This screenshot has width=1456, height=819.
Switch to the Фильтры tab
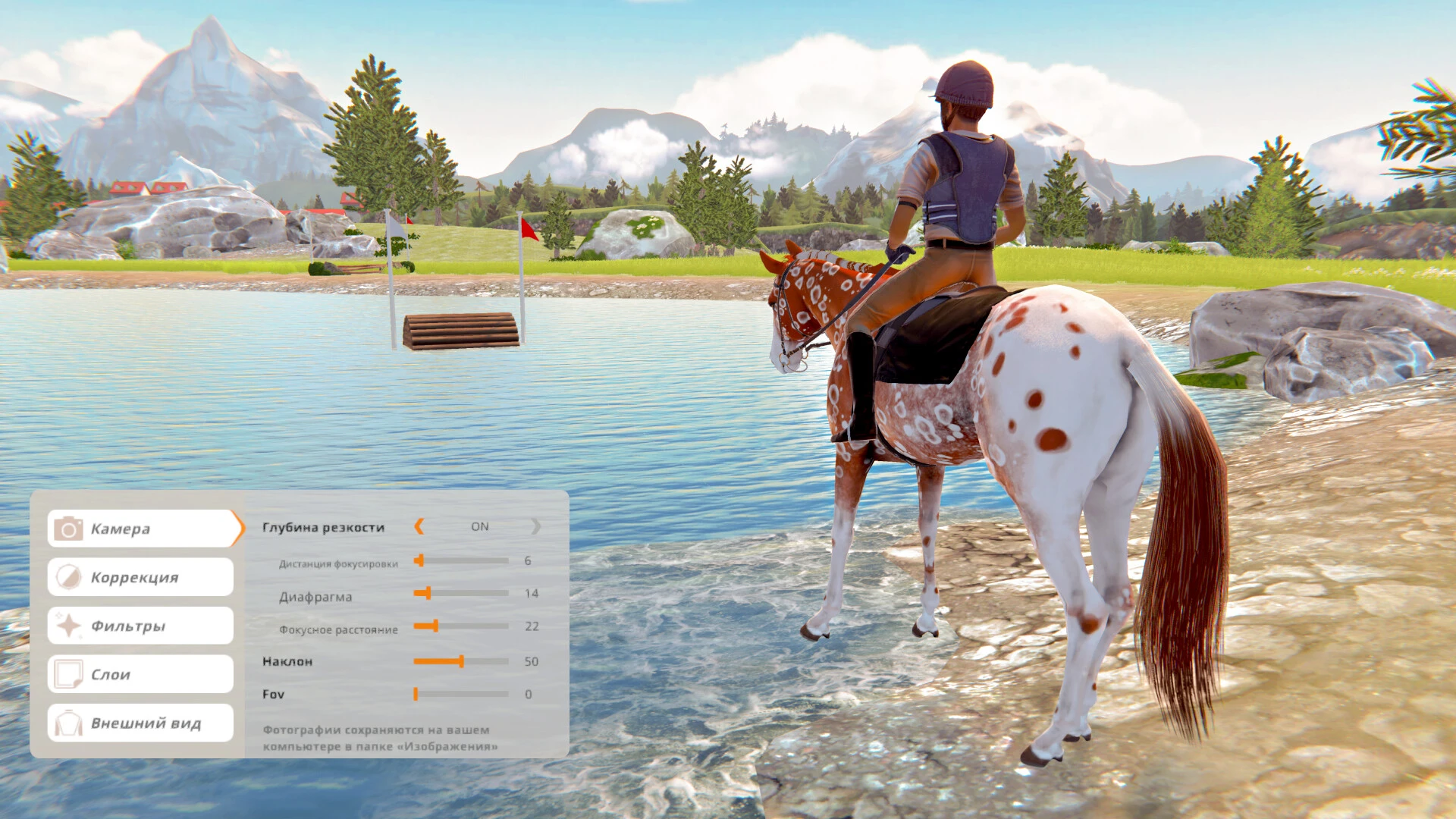click(x=140, y=626)
